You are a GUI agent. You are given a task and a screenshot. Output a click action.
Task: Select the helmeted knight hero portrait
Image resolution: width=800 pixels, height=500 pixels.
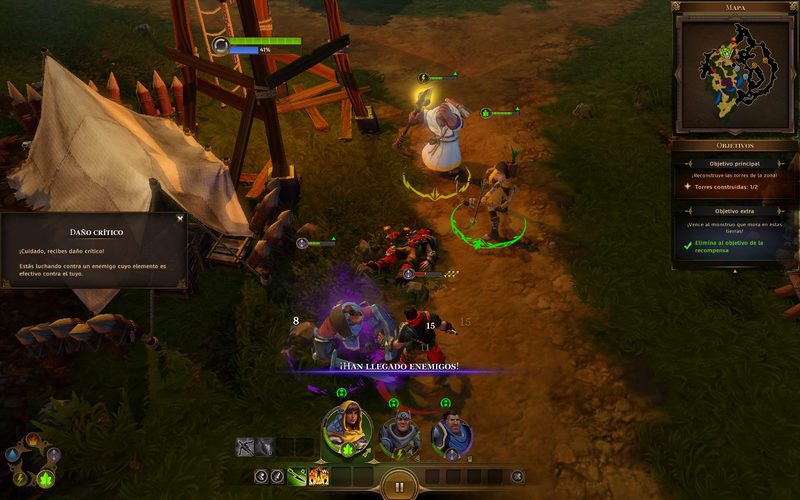point(400,433)
